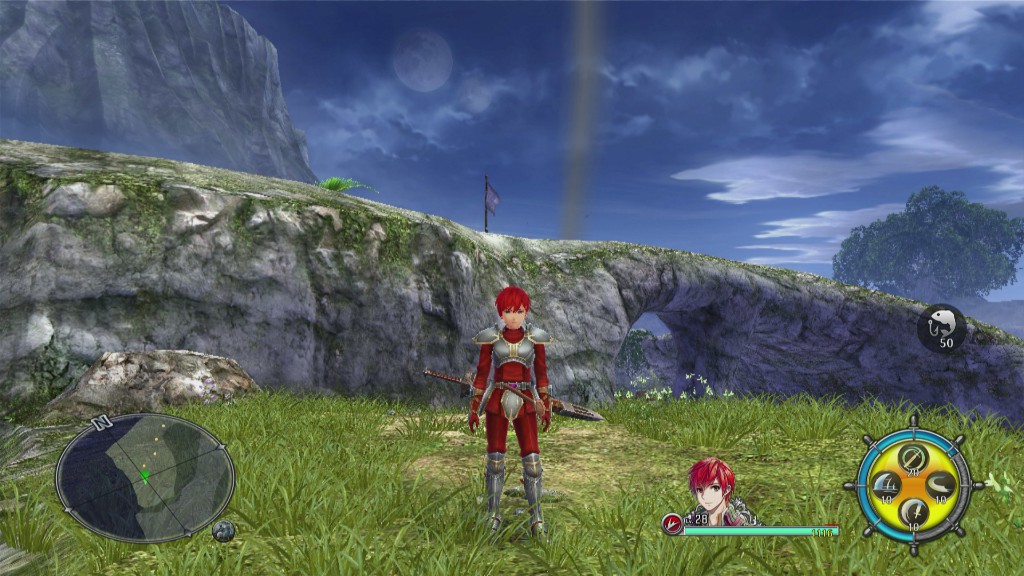Open the oval minimap
The width and height of the screenshot is (1024, 576).
point(145,477)
